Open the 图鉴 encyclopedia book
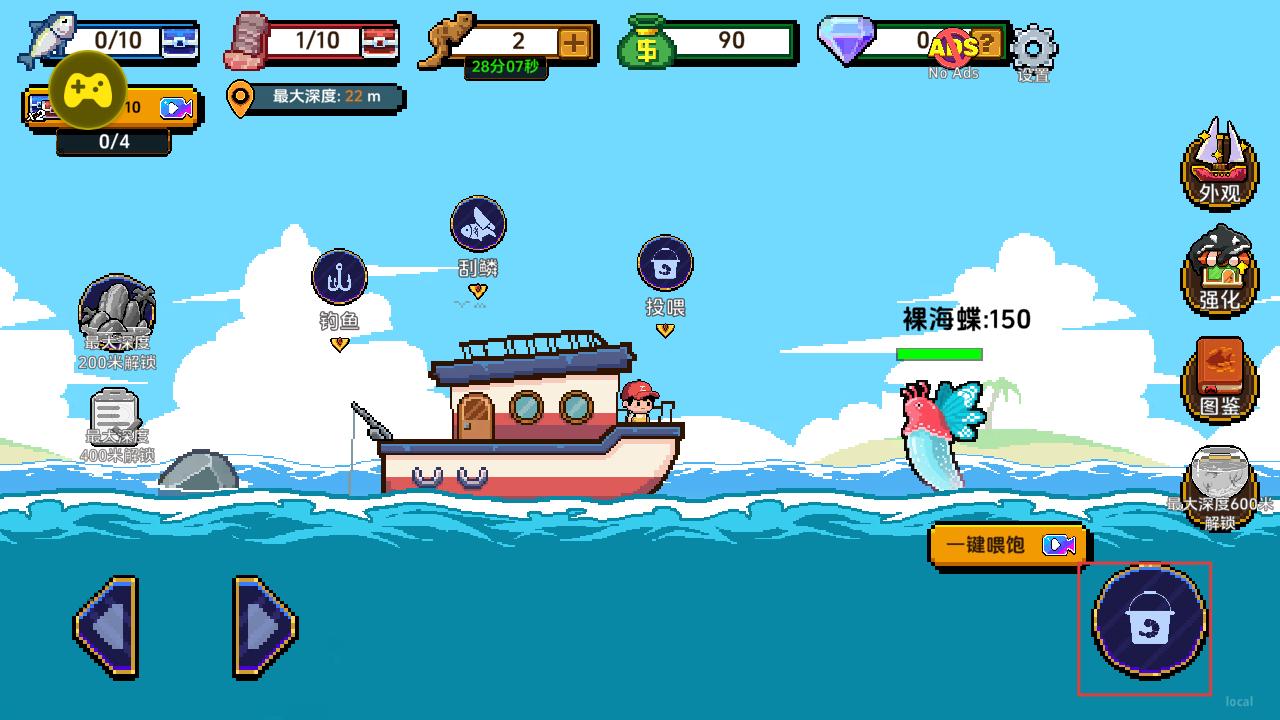Viewport: 1280px width, 720px height. coord(1220,378)
